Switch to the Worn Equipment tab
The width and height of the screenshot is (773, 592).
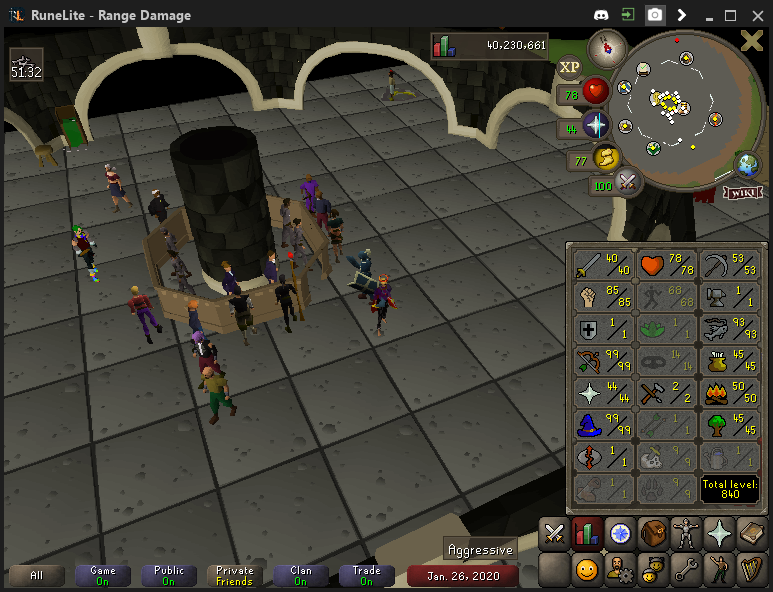tap(686, 534)
